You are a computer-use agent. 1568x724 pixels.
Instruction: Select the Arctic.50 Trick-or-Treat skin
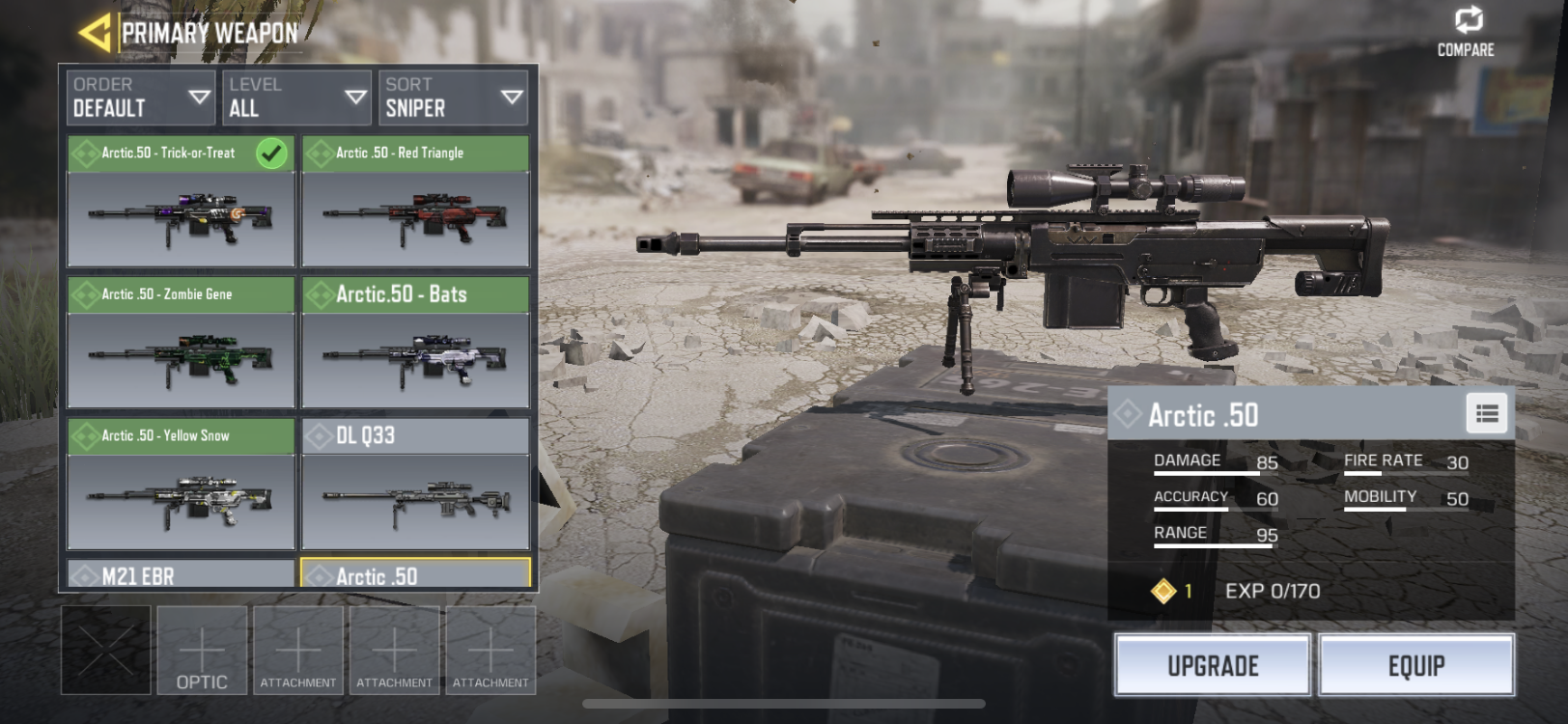181,202
